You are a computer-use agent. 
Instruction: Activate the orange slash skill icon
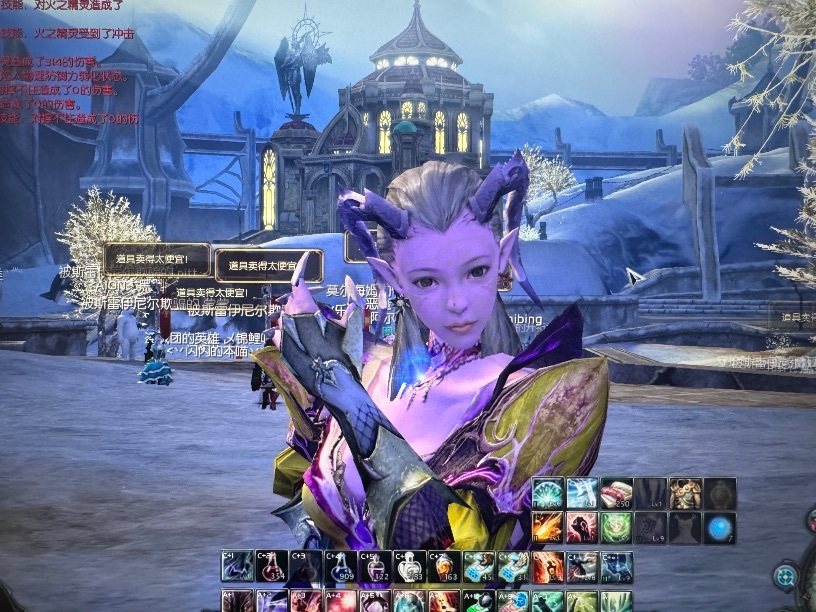(x=548, y=527)
